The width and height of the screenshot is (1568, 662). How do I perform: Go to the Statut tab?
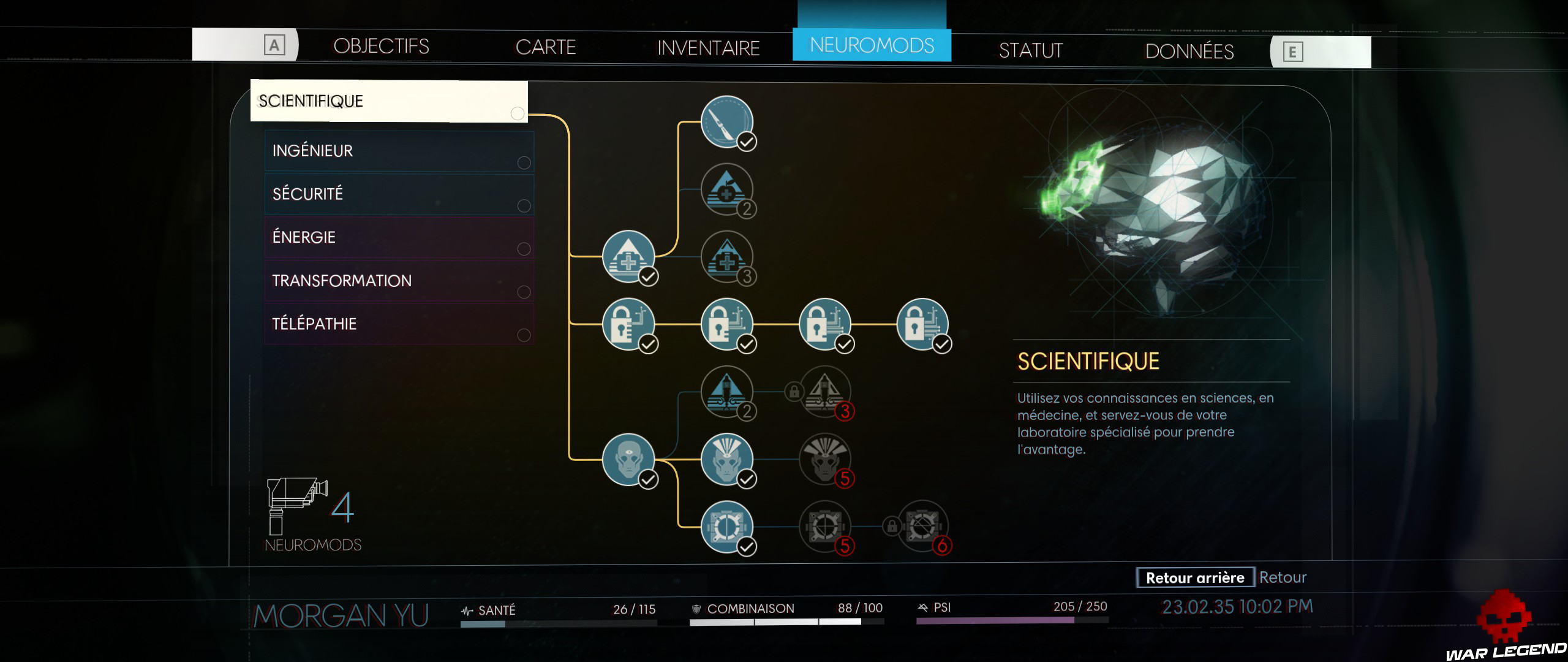pyautogui.click(x=1031, y=50)
